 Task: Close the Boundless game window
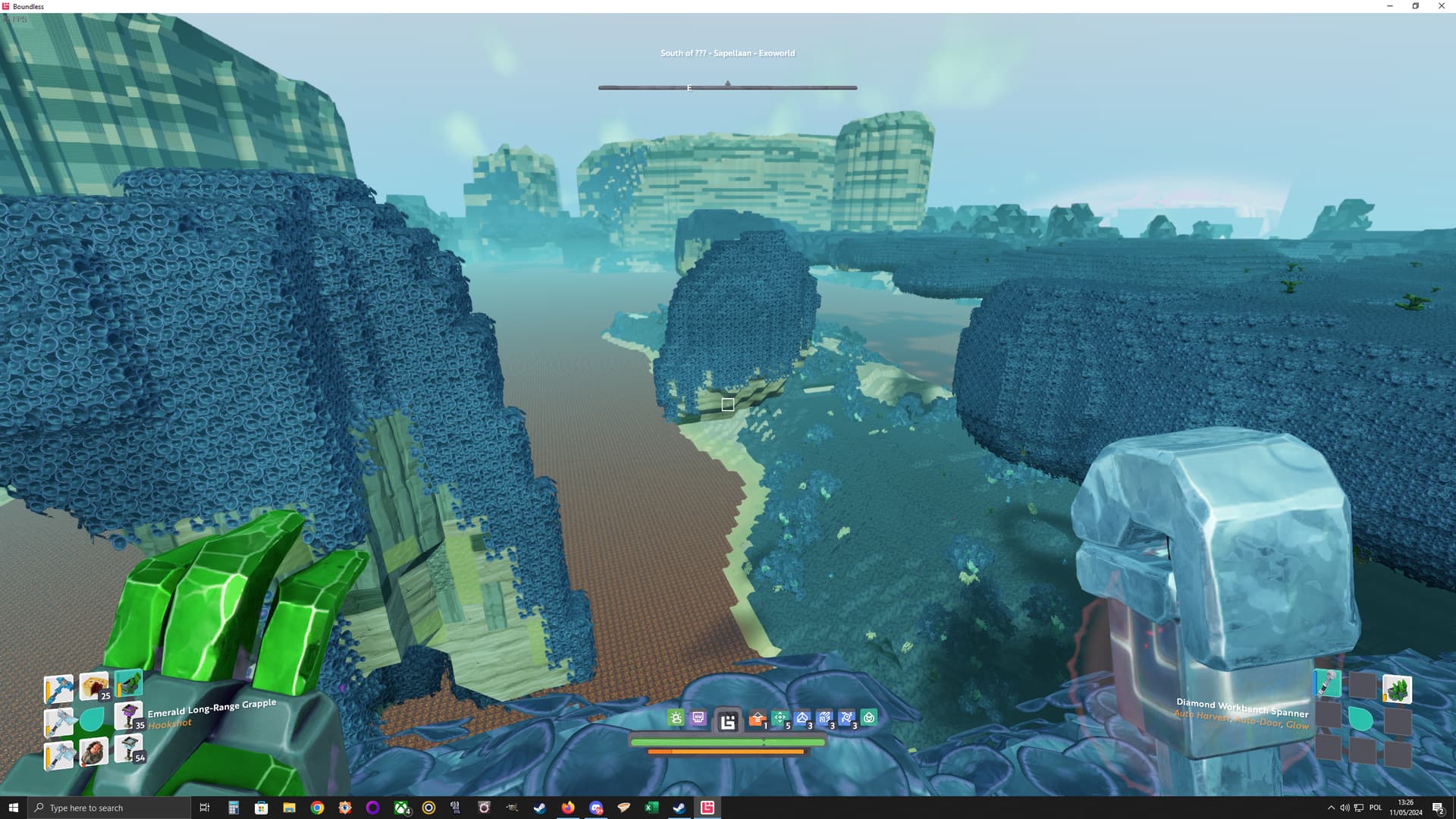tap(1442, 6)
